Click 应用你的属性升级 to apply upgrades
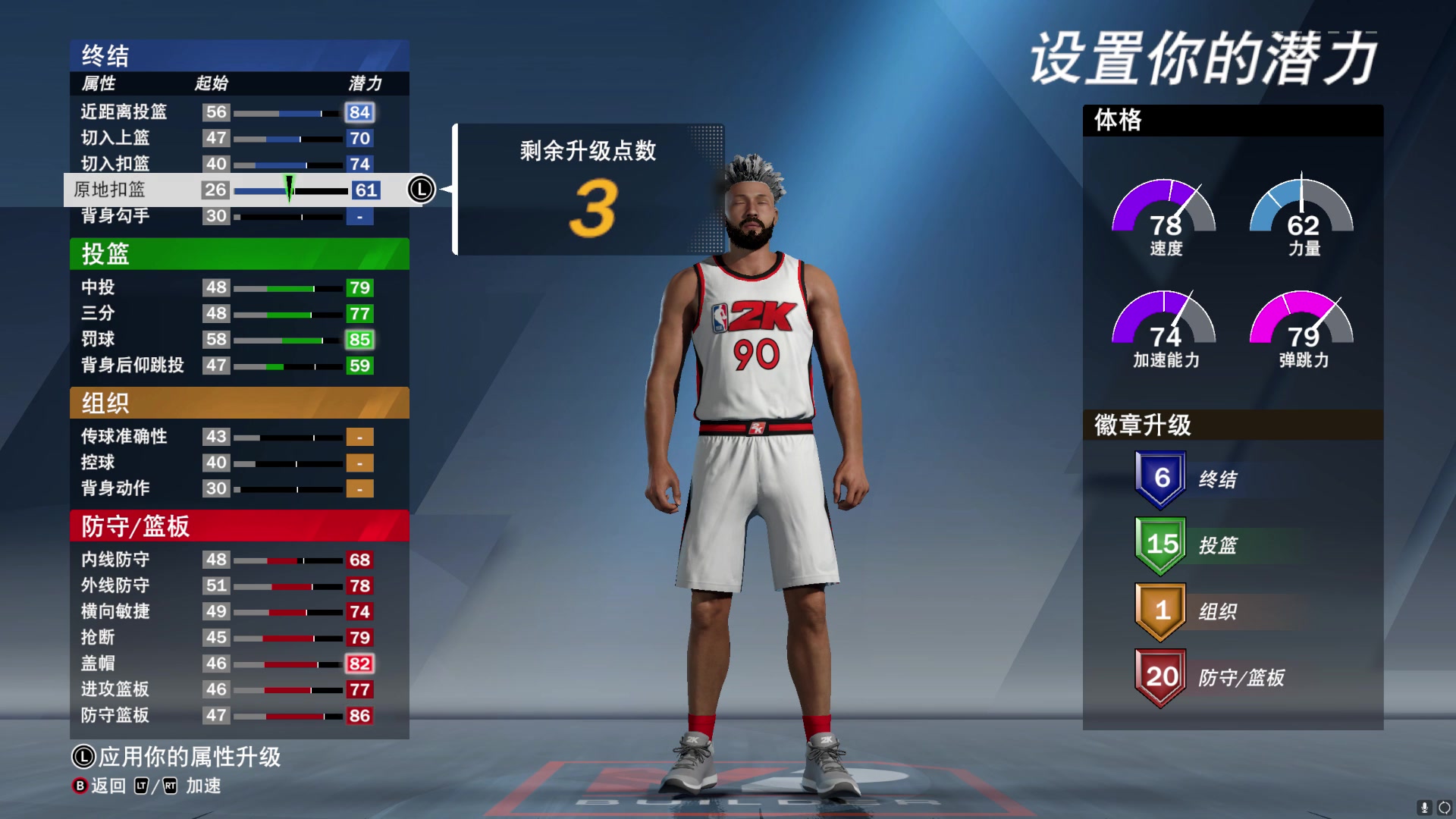The image size is (1456, 819). (x=186, y=757)
